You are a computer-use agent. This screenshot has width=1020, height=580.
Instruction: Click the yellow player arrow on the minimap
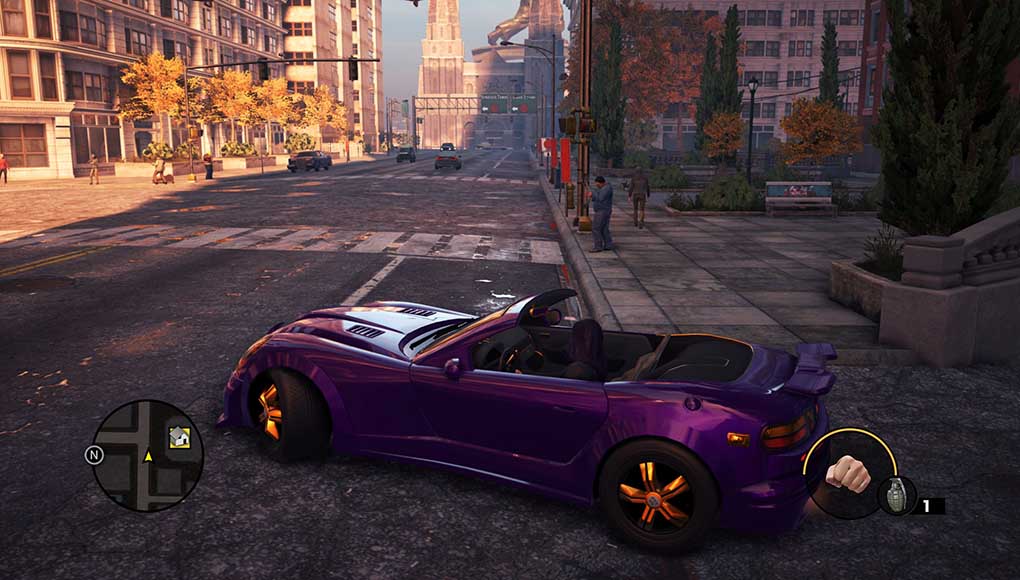pyautogui.click(x=148, y=456)
